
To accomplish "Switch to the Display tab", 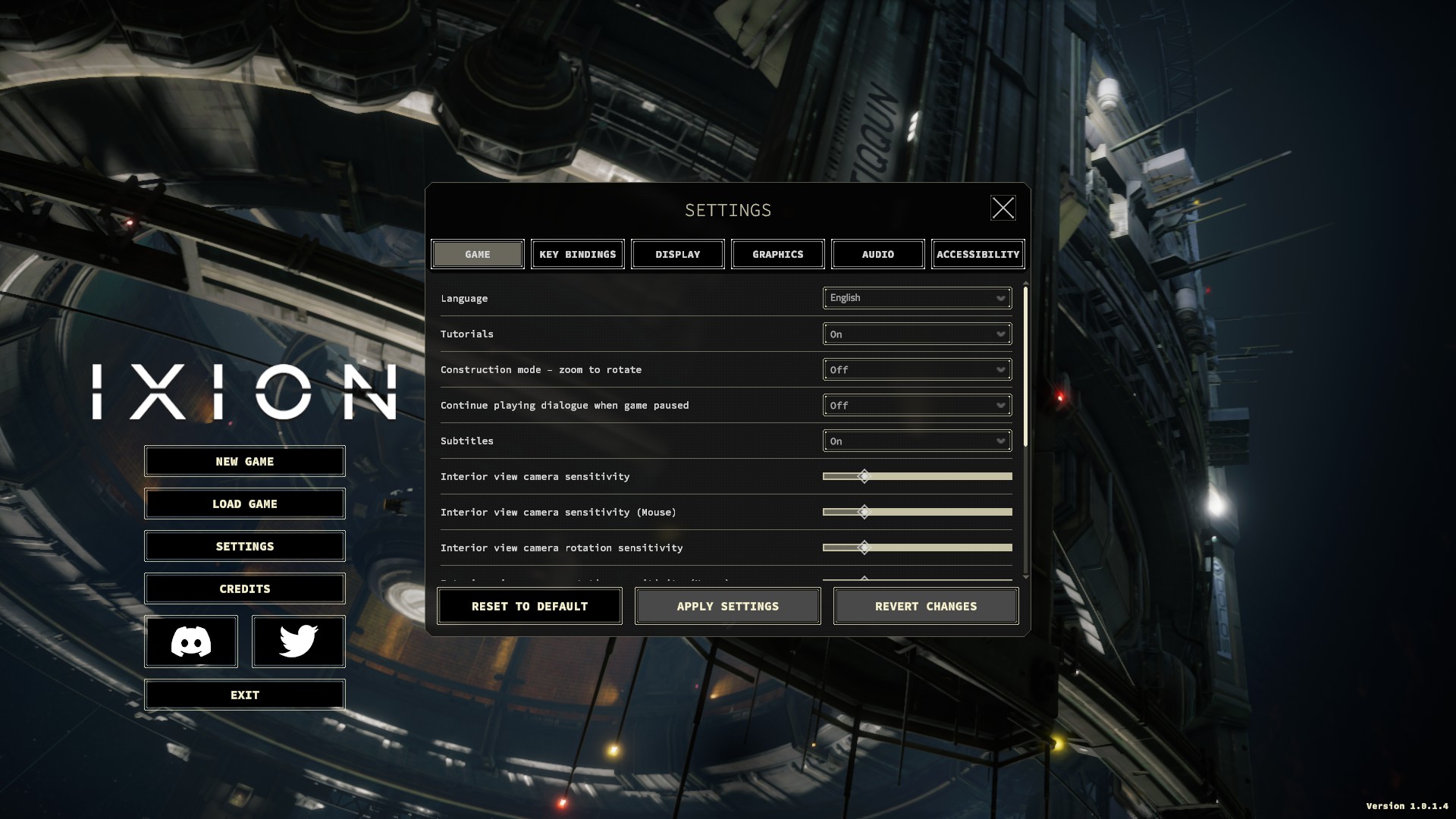I will (x=678, y=254).
